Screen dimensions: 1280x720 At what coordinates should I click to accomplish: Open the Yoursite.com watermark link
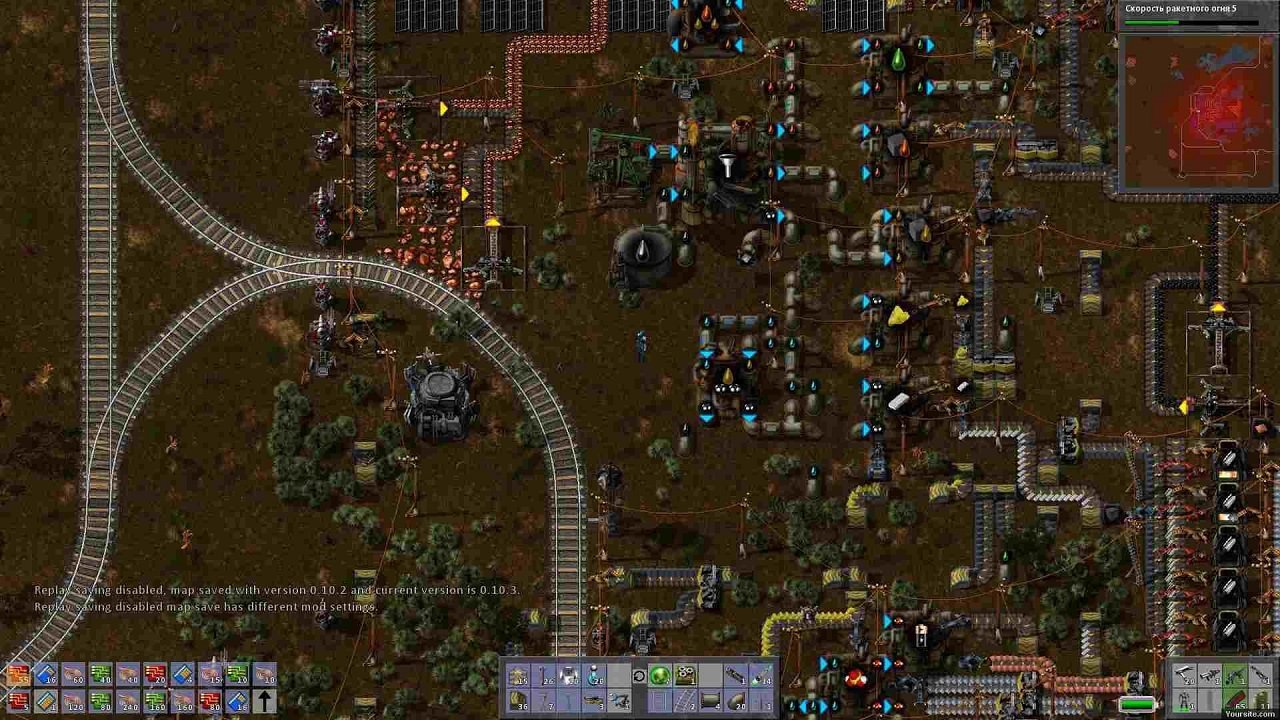point(1250,713)
